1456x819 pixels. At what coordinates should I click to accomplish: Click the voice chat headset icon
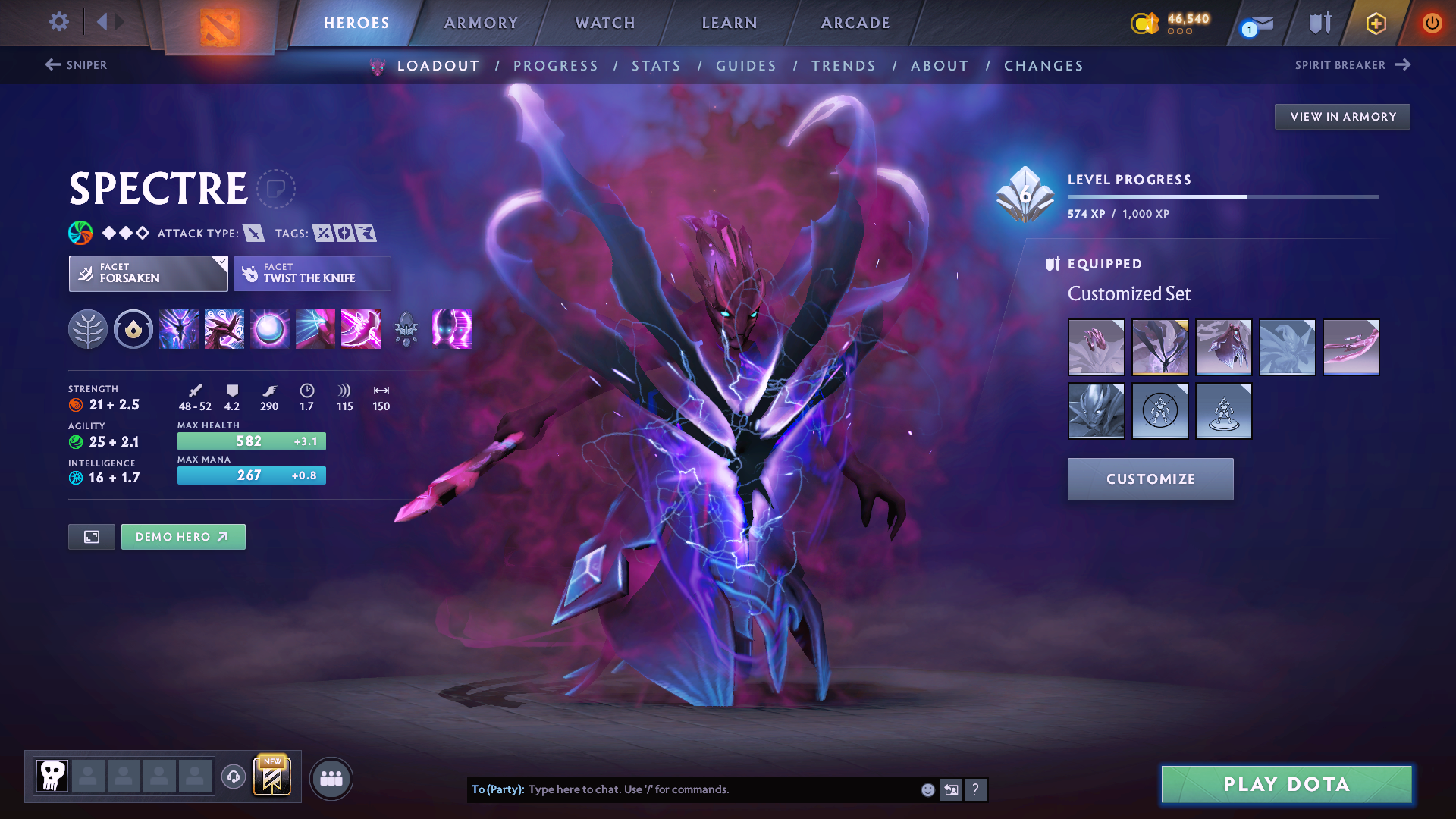point(234,778)
